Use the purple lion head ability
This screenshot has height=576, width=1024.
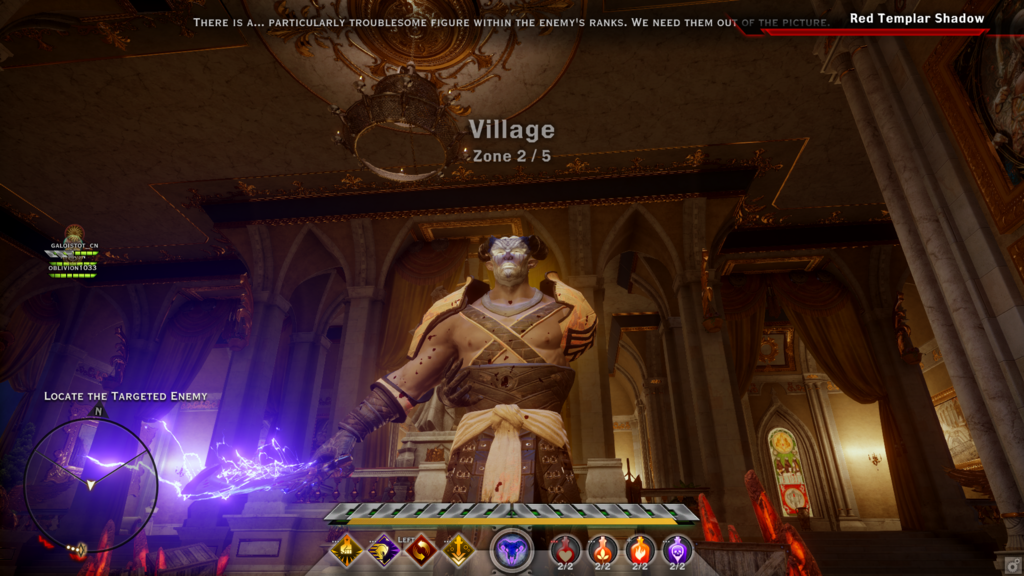(384, 548)
